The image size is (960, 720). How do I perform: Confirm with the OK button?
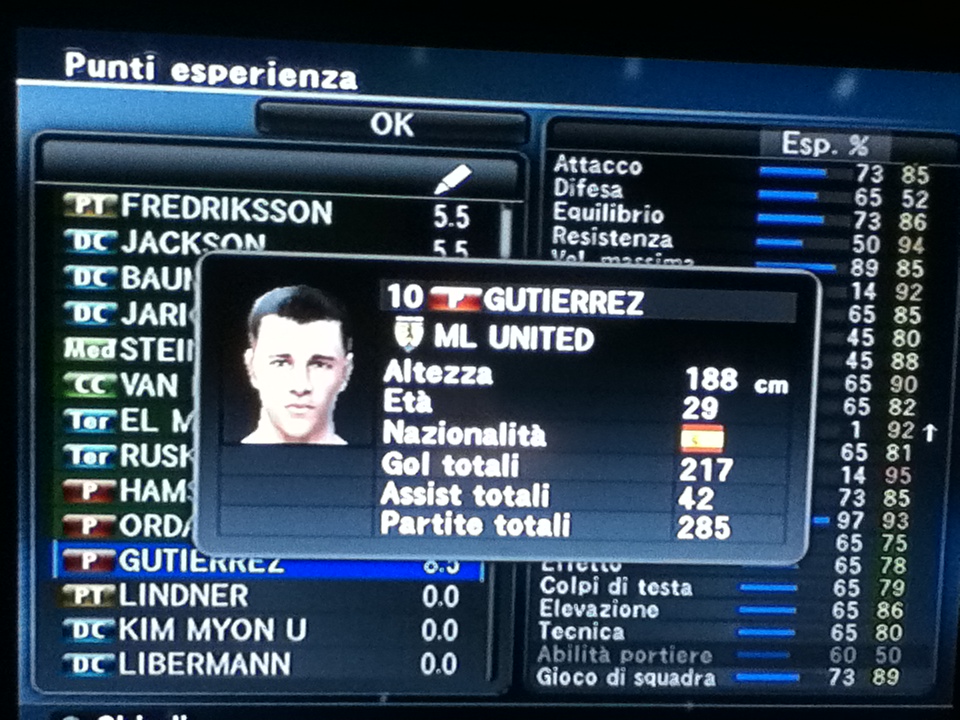(x=391, y=124)
